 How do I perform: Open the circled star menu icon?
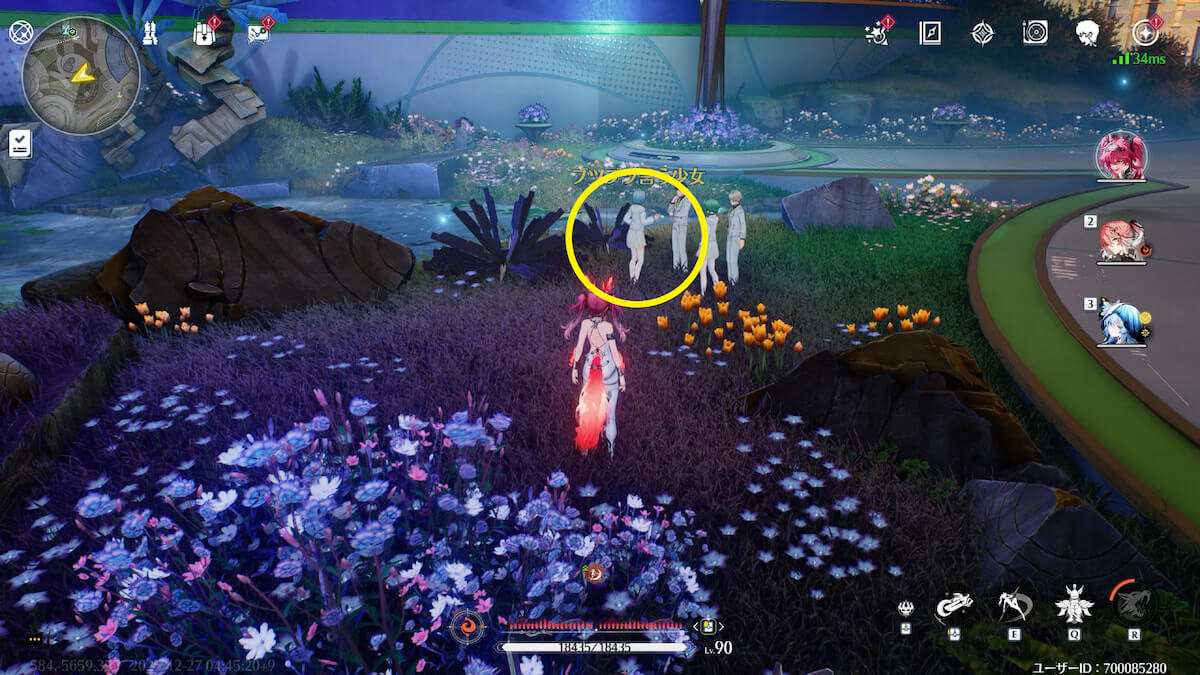coord(1145,33)
